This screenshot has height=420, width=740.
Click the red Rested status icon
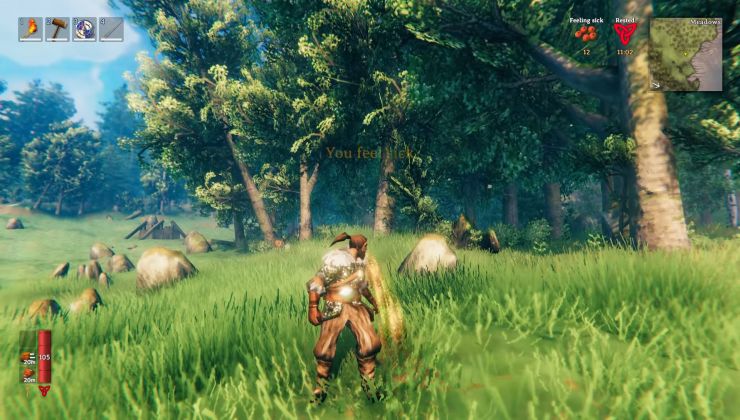tap(624, 34)
